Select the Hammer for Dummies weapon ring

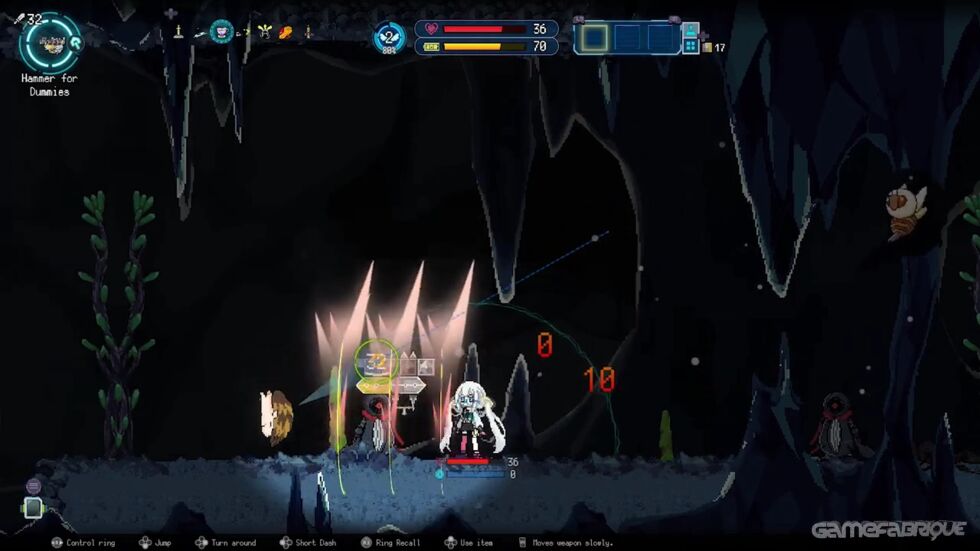[48, 41]
